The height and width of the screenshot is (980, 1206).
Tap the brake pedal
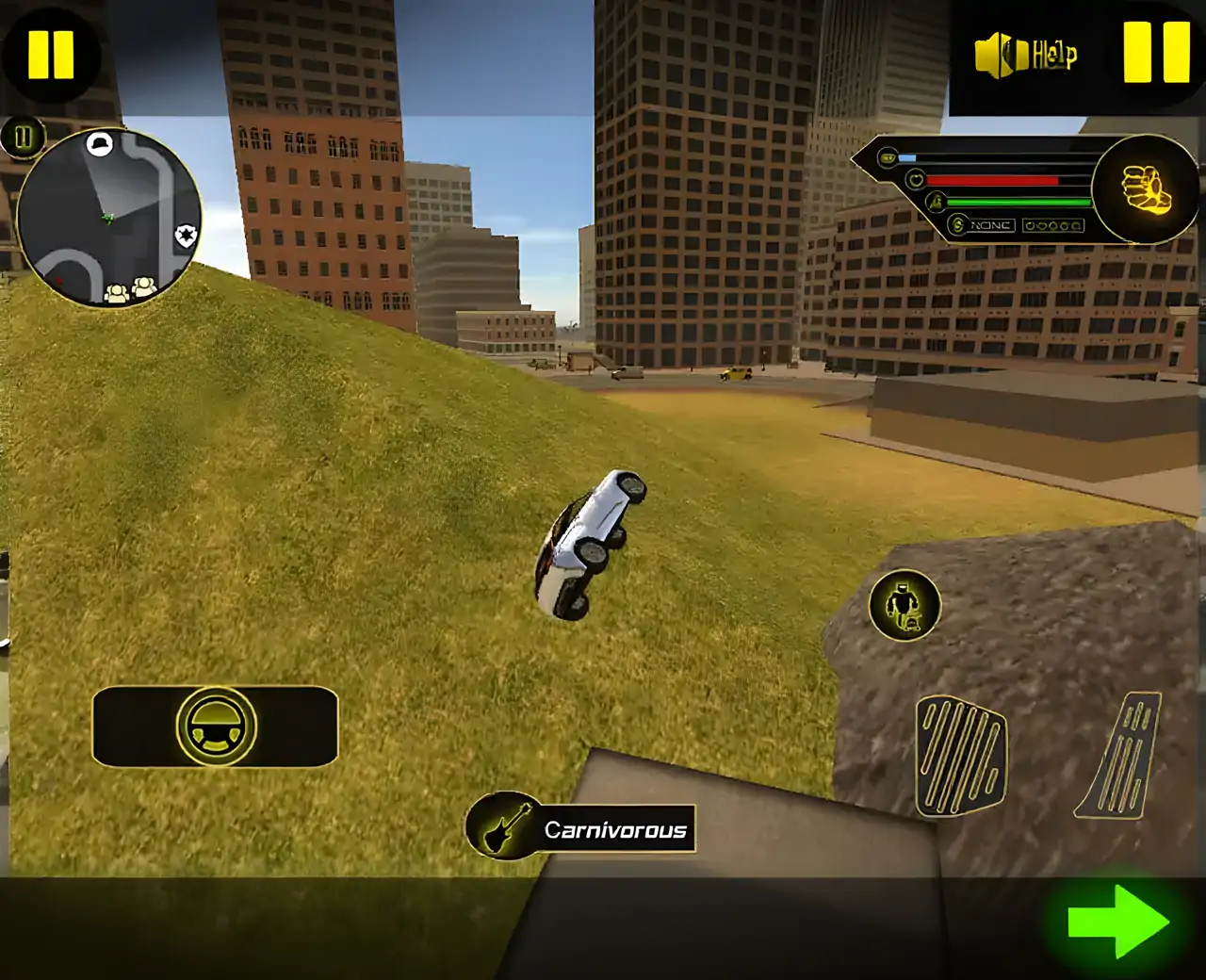click(x=960, y=756)
